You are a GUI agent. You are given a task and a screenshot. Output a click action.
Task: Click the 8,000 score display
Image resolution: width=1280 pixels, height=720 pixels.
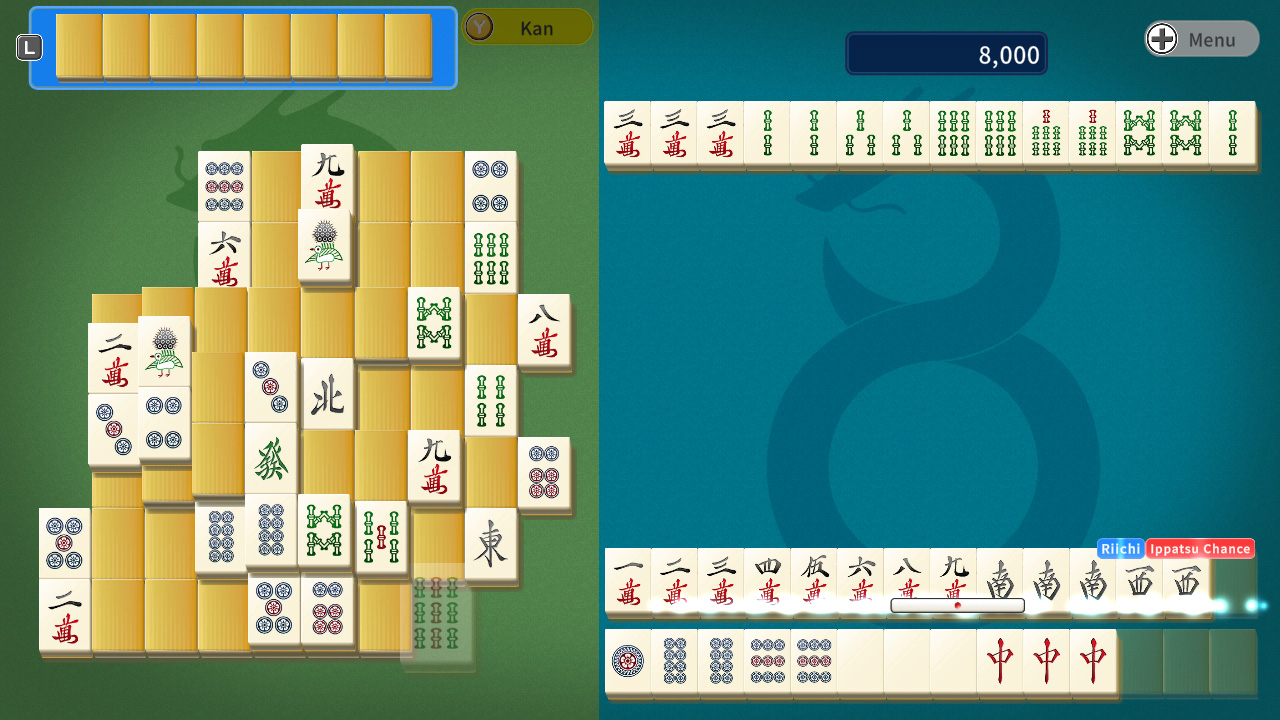pos(945,53)
